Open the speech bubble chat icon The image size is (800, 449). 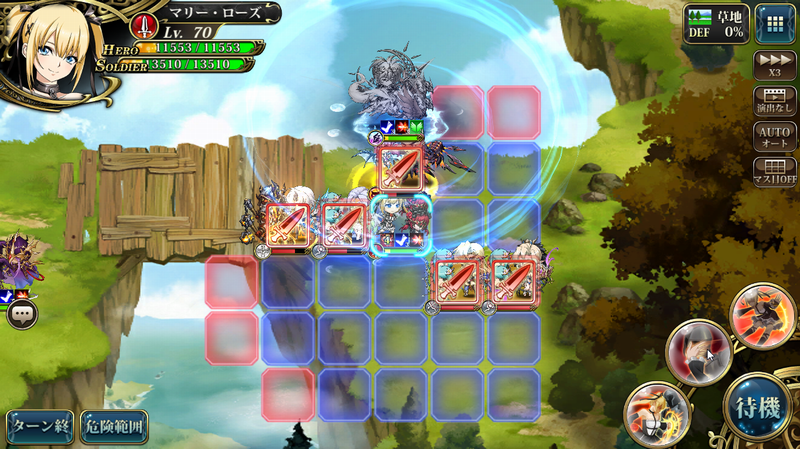pos(23,315)
